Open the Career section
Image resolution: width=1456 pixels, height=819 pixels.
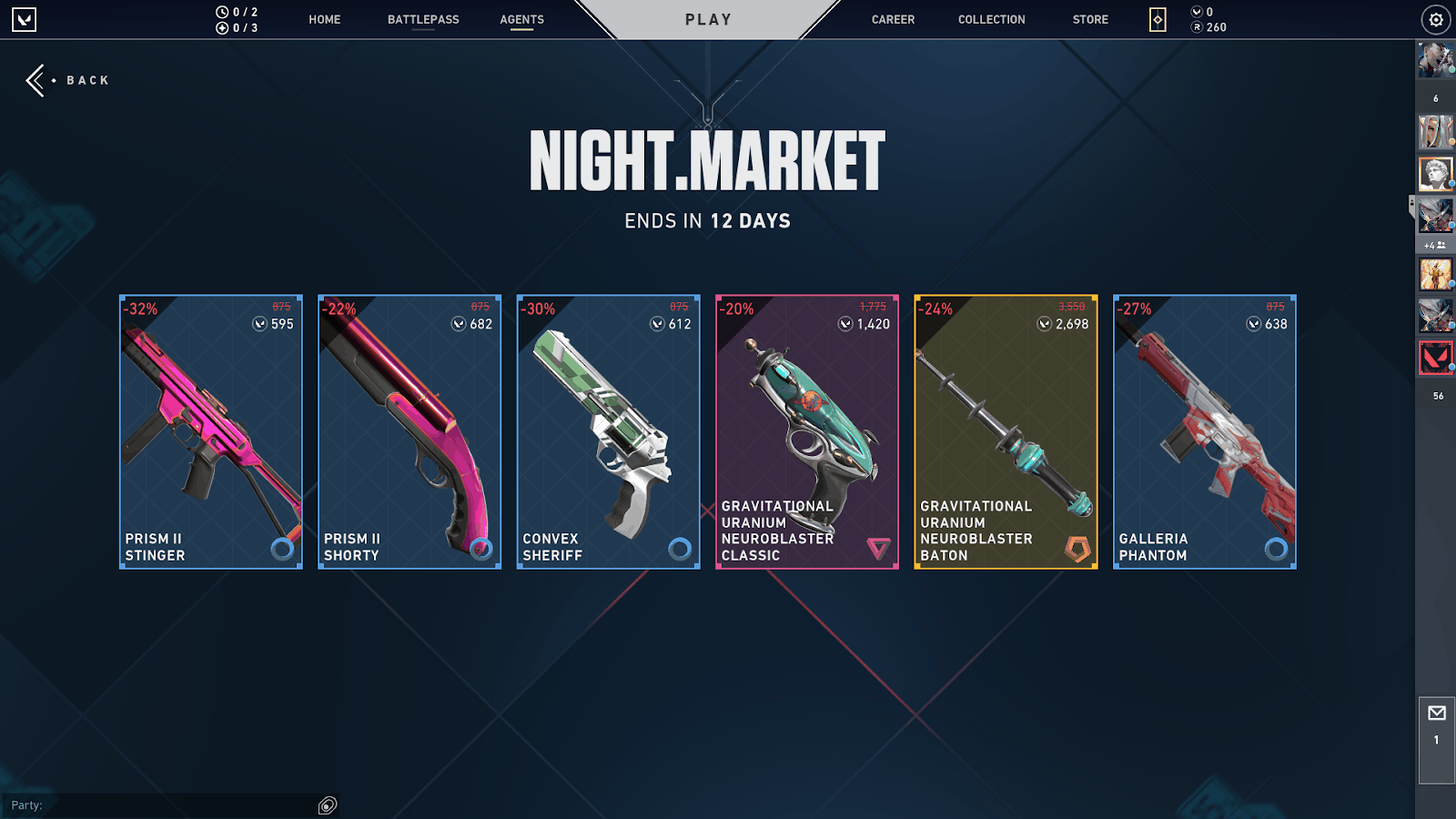tap(893, 19)
